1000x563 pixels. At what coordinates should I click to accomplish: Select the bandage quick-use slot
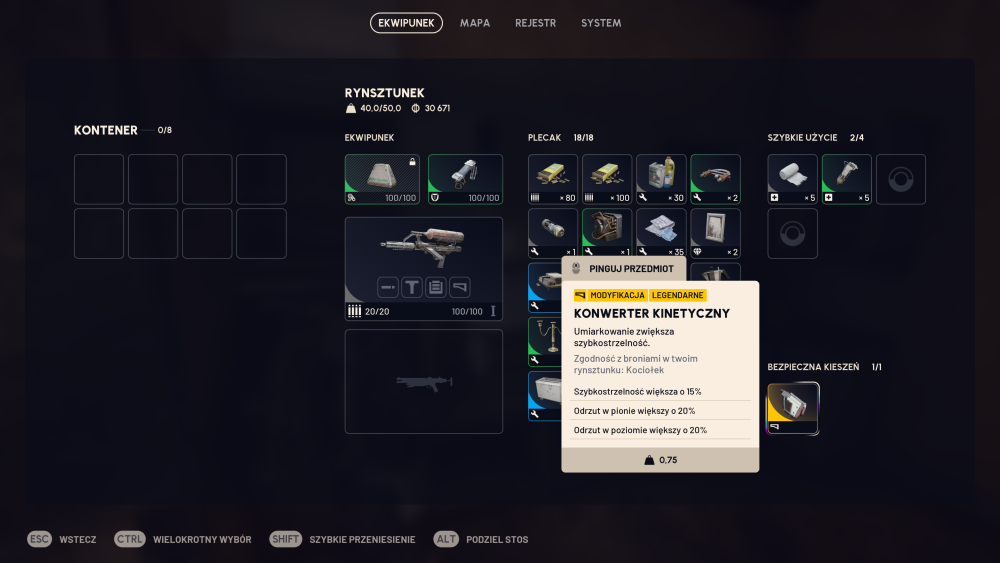793,179
